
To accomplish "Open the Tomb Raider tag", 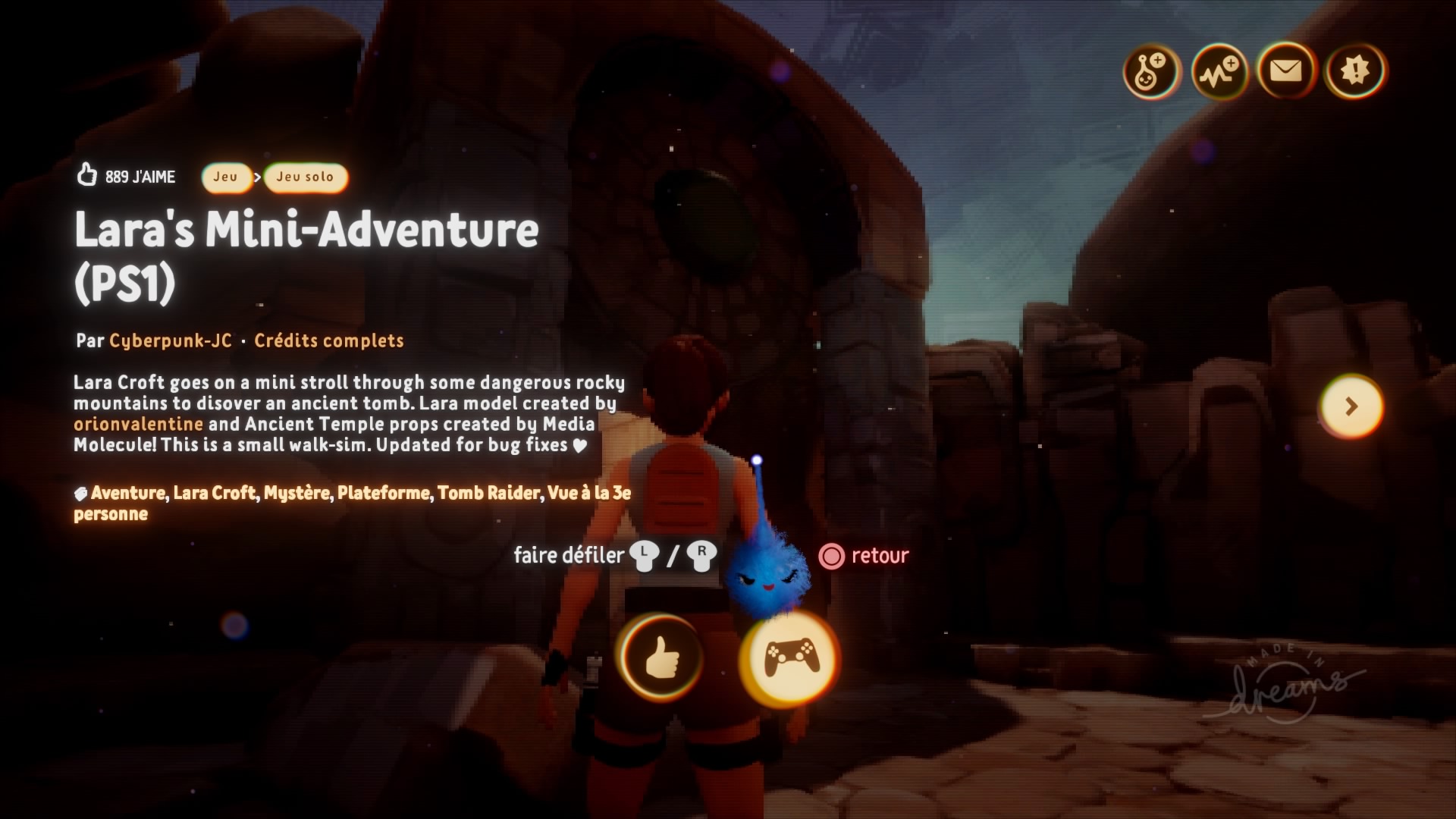I will 488,493.
